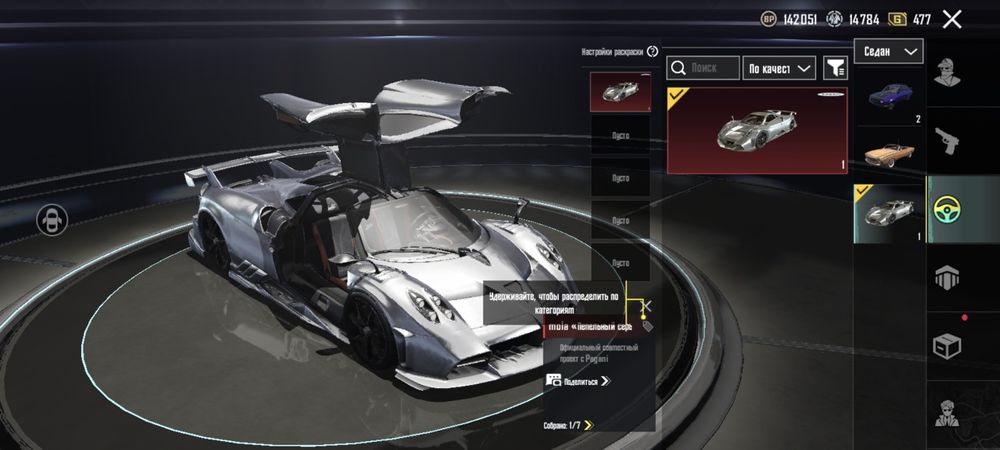Screen dimensions: 1000x450
Task: Open the По качеству sort dropdown
Action: point(781,68)
